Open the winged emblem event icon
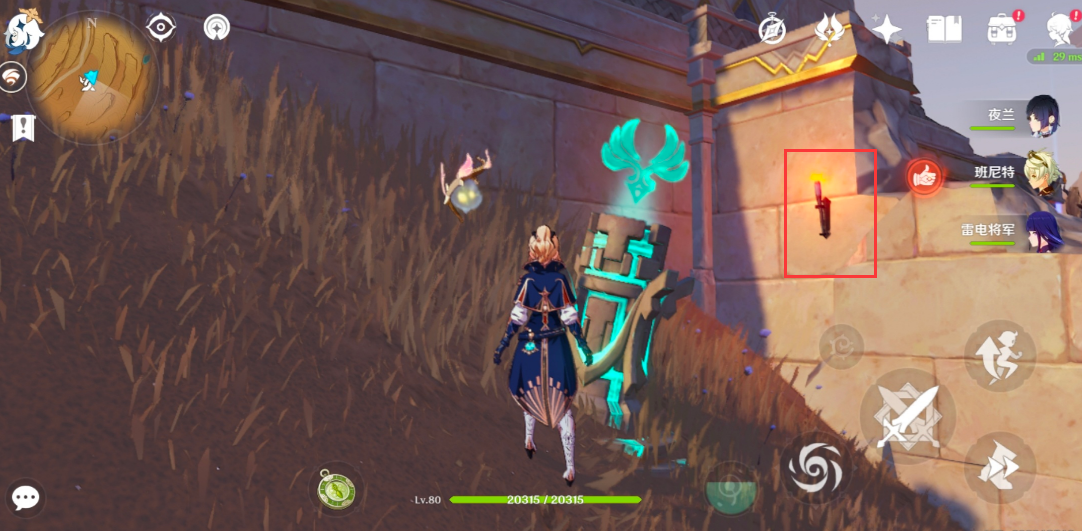The image size is (1082, 531). click(828, 28)
